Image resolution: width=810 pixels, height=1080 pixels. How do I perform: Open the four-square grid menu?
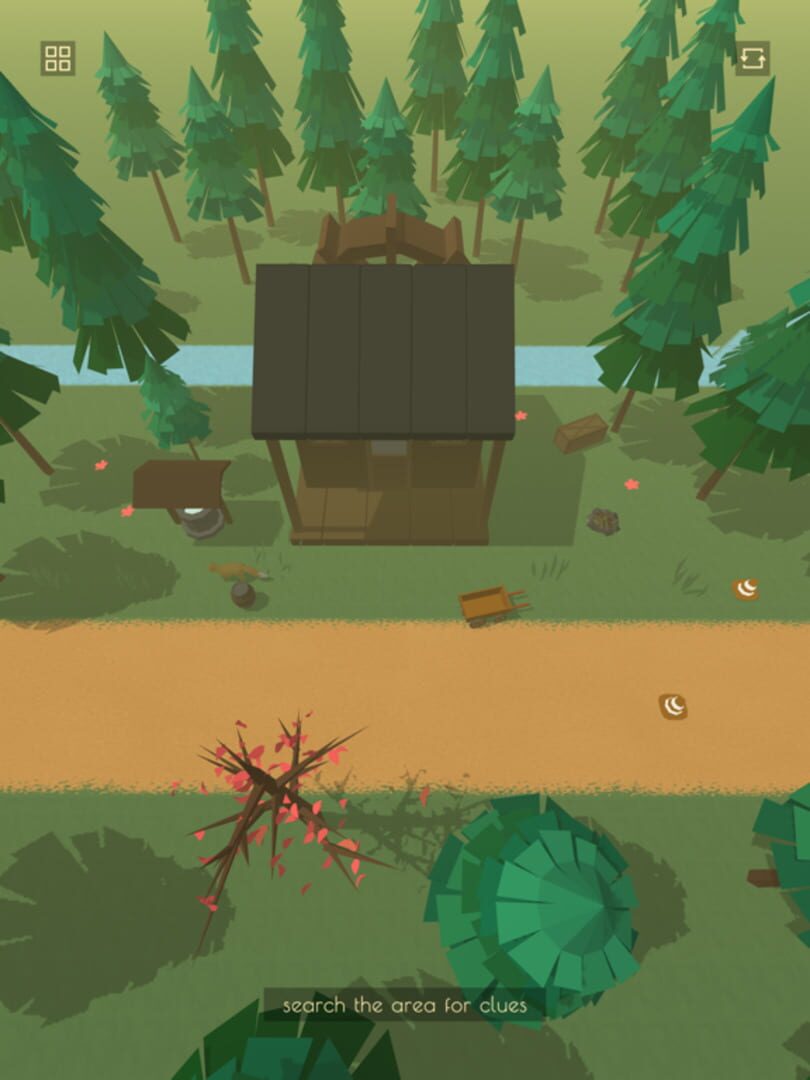click(x=58, y=58)
